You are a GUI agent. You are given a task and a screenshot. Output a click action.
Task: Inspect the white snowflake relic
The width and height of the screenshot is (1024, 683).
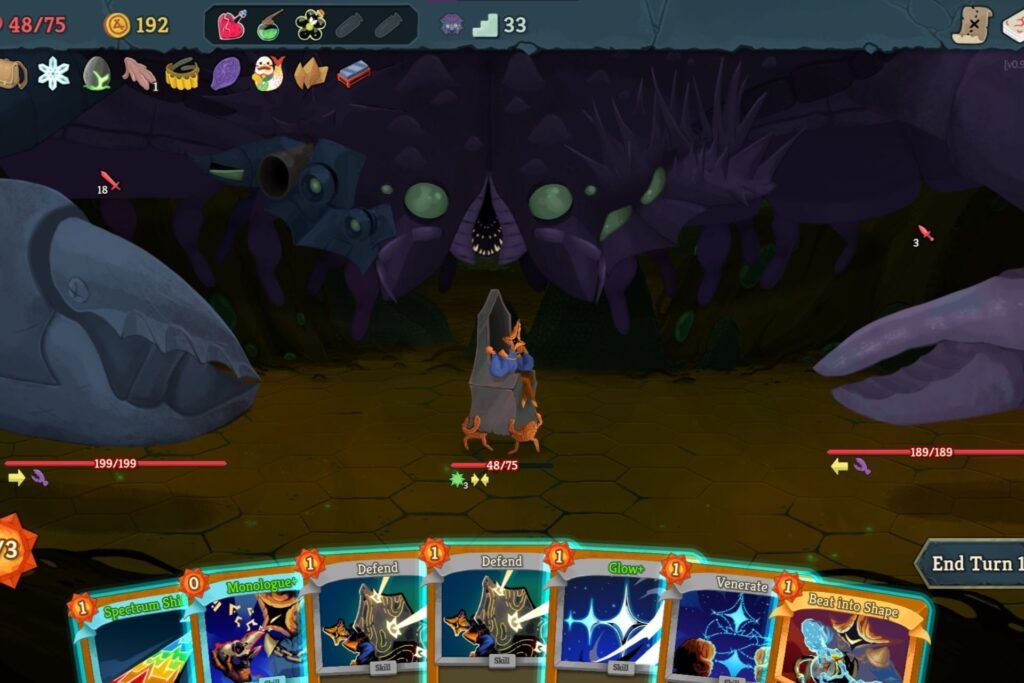click(x=53, y=72)
